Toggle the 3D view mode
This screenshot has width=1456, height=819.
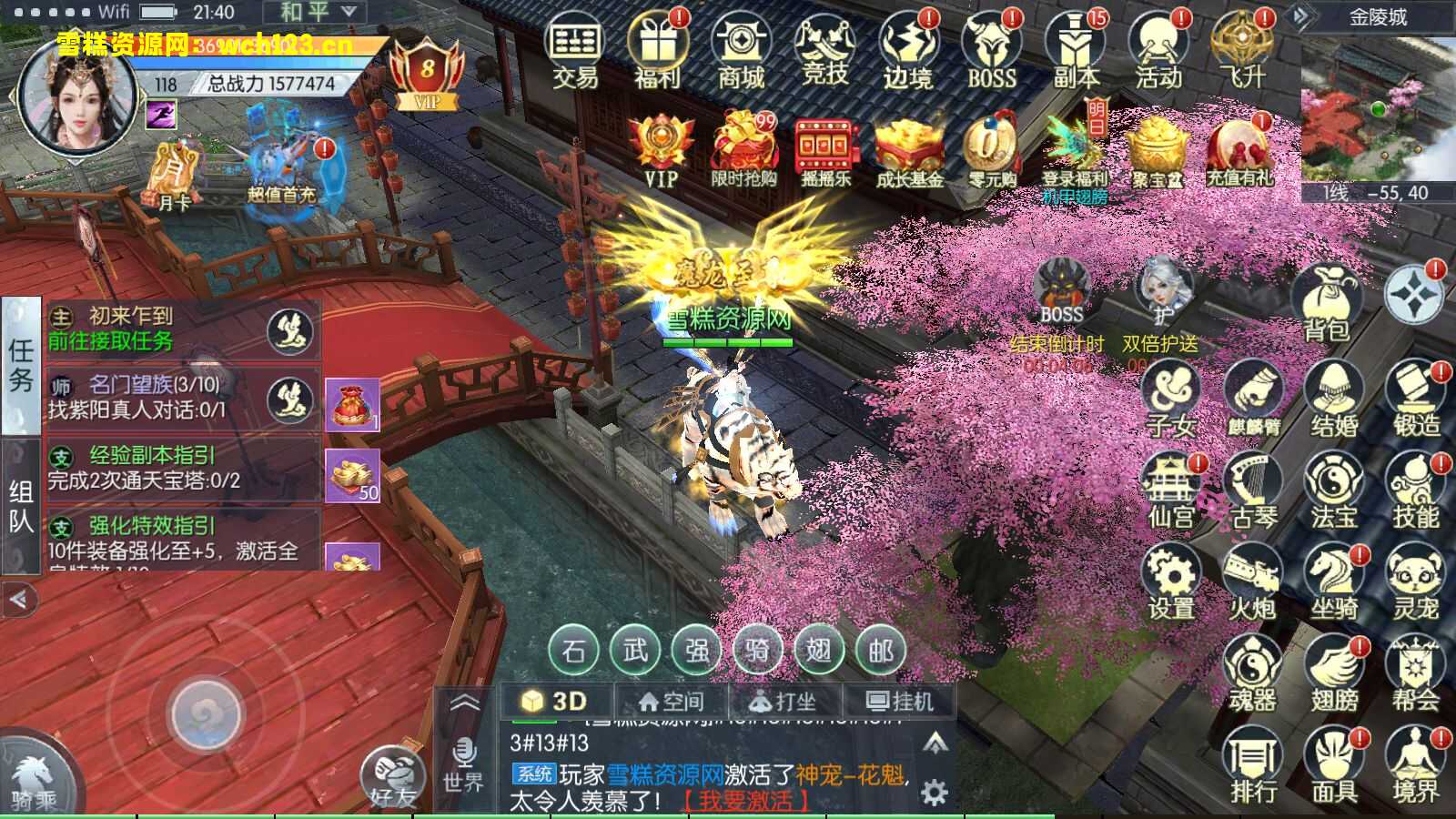pos(558,700)
